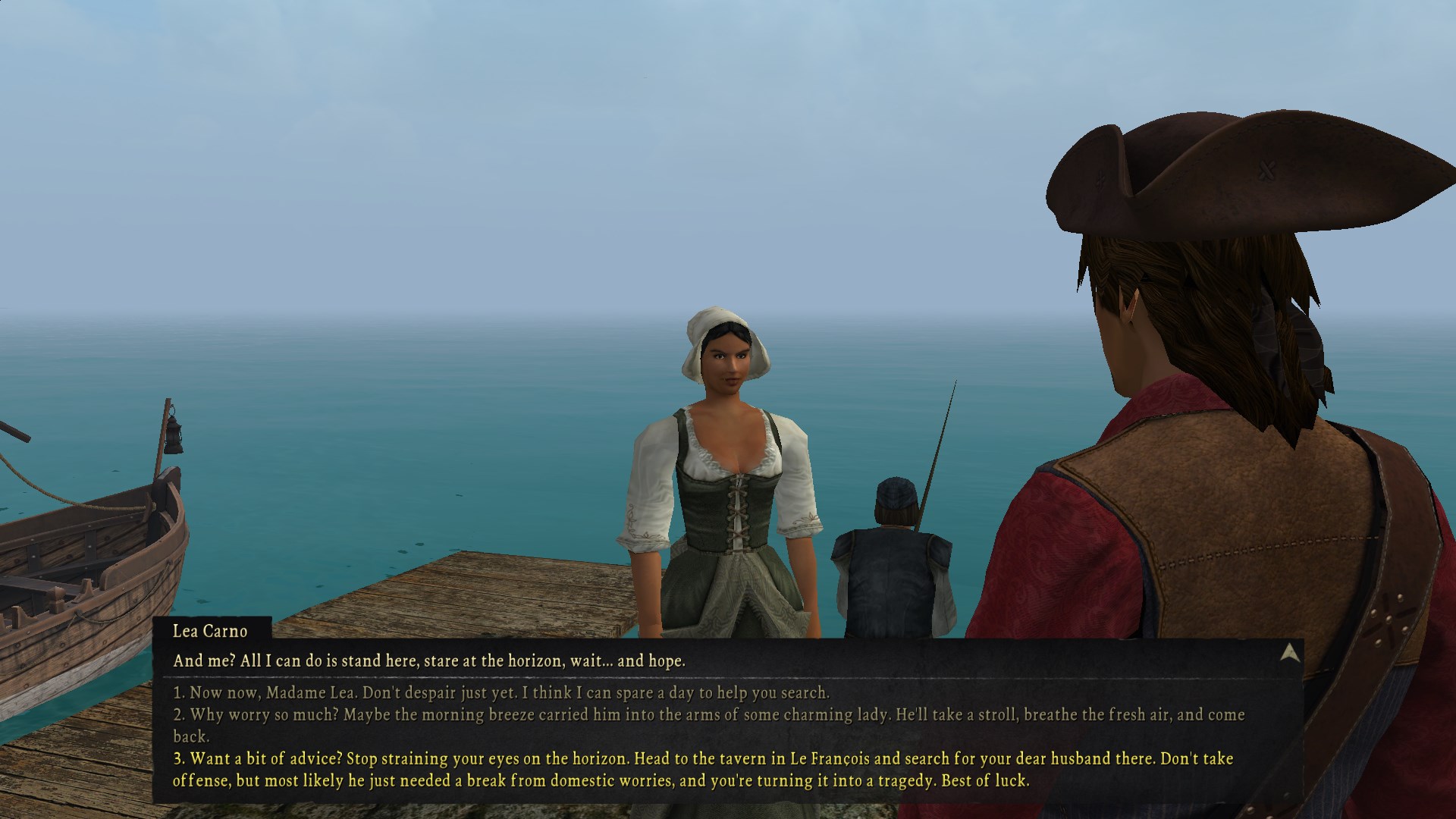Select reply about the charming lady

[x=708, y=715]
